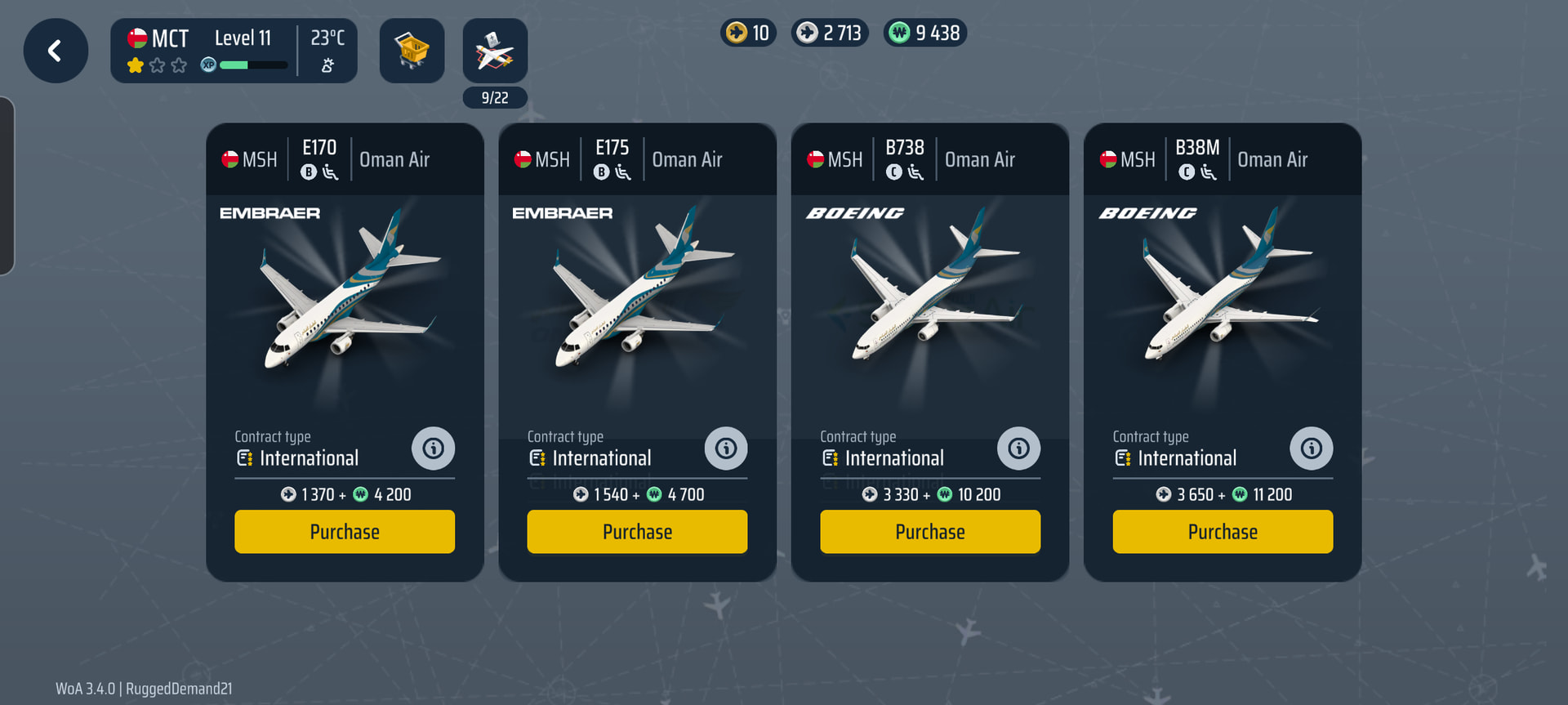
Task: Tap the gold plane currency counter
Action: pos(748,33)
